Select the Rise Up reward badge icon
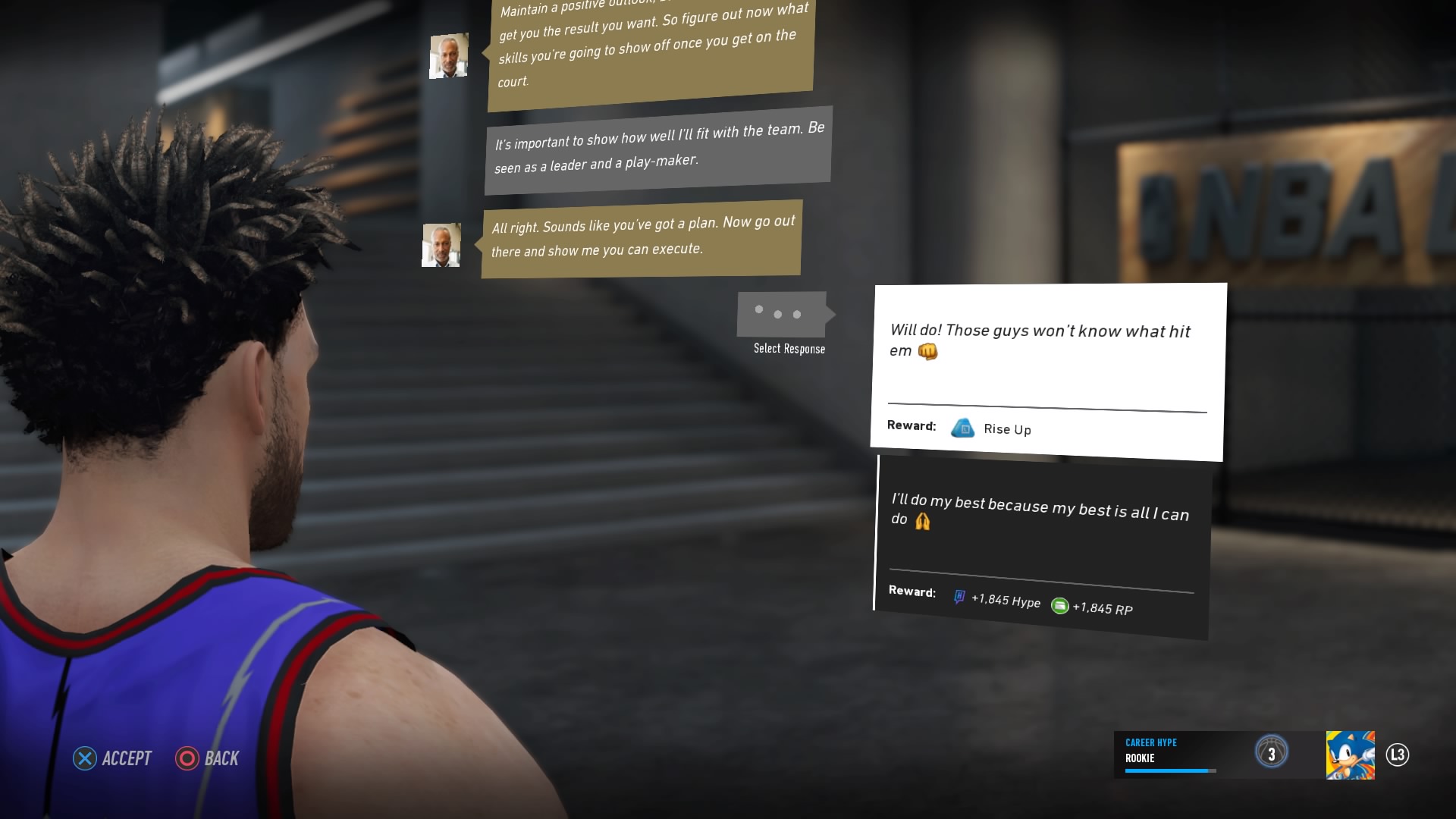The height and width of the screenshot is (819, 1456). (x=964, y=428)
